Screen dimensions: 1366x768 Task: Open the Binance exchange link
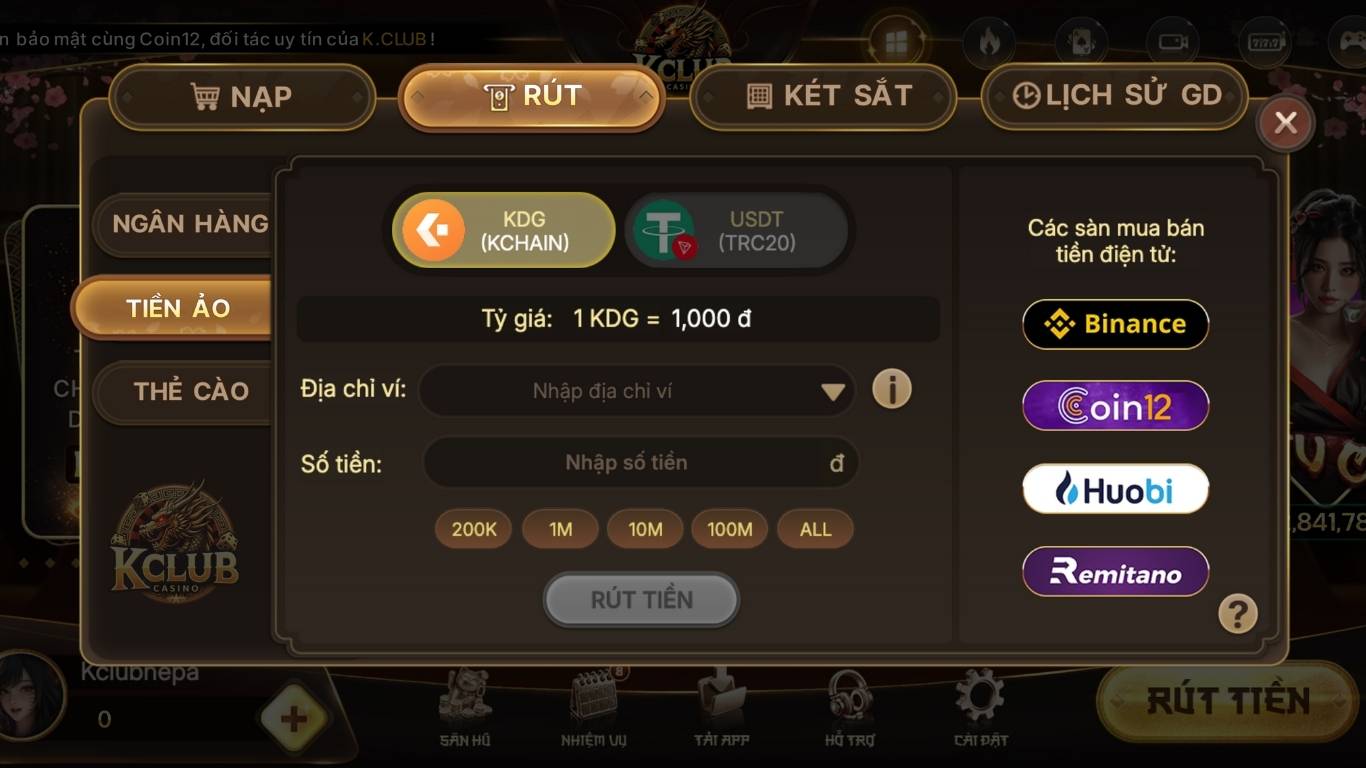click(x=1114, y=324)
